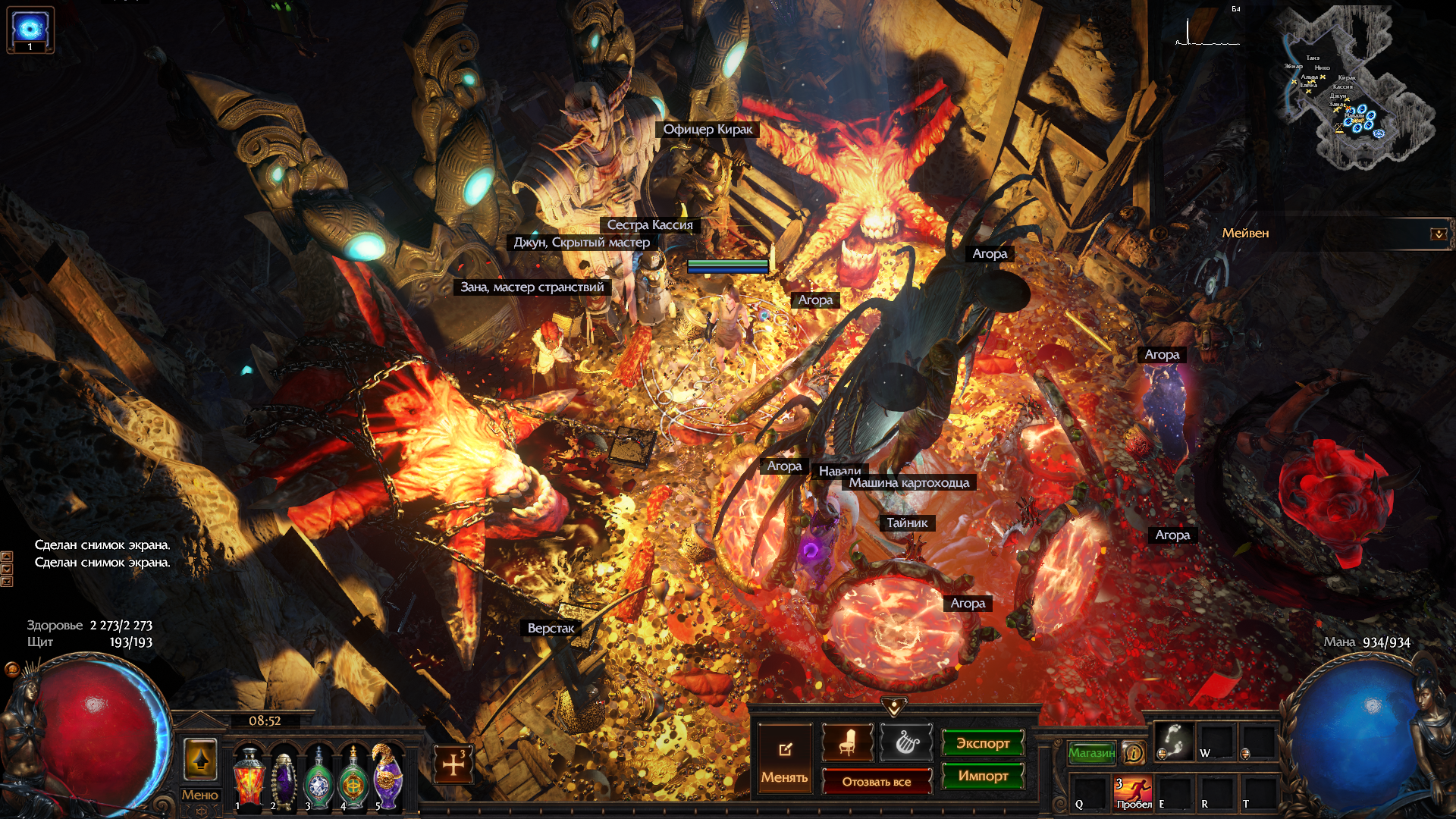
Task: Open the Меню button
Action: (199, 795)
